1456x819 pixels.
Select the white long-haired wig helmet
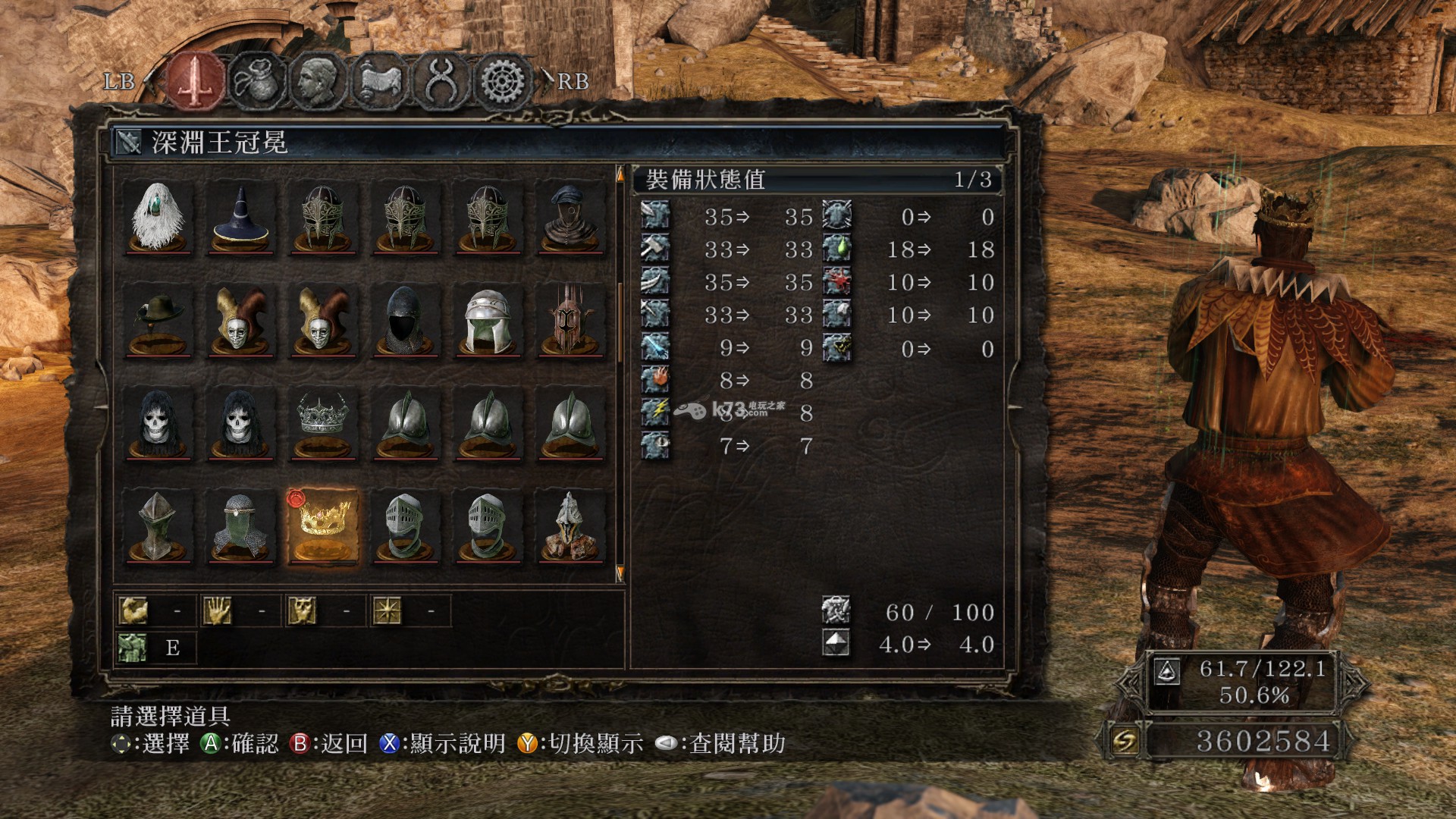(x=158, y=217)
